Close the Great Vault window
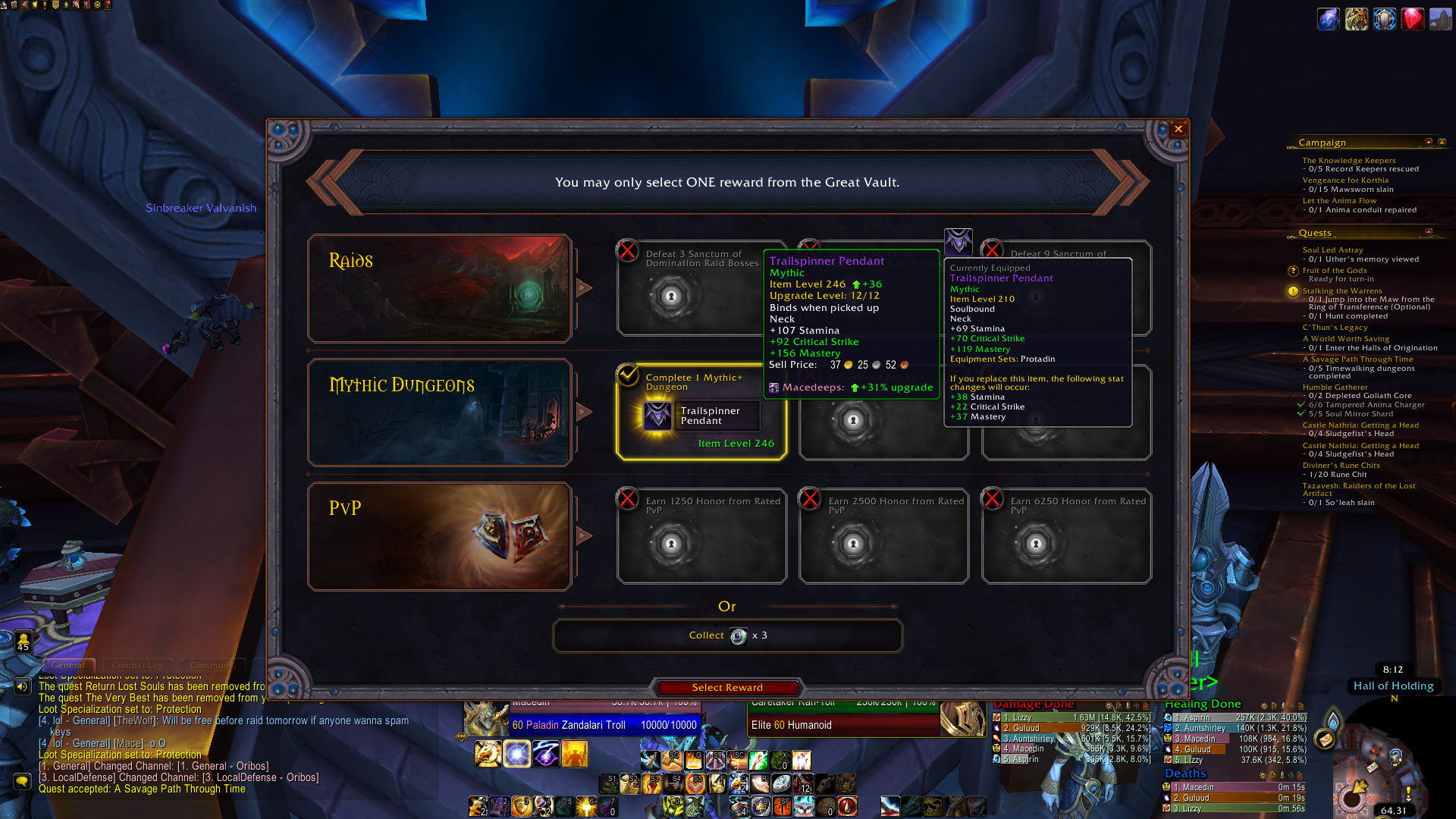 point(1178,130)
